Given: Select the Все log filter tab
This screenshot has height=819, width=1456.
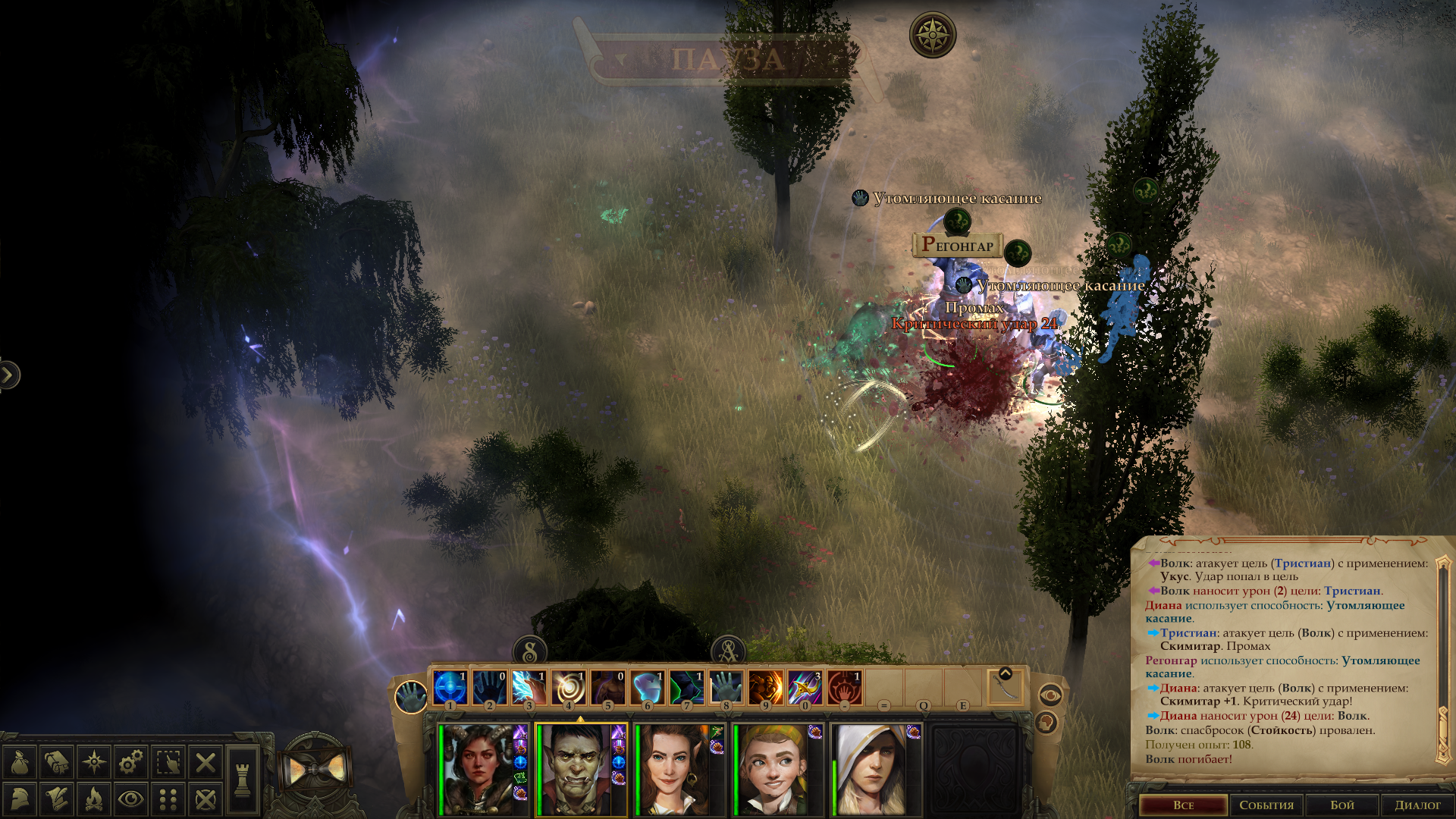Looking at the screenshot, I should [x=1183, y=805].
